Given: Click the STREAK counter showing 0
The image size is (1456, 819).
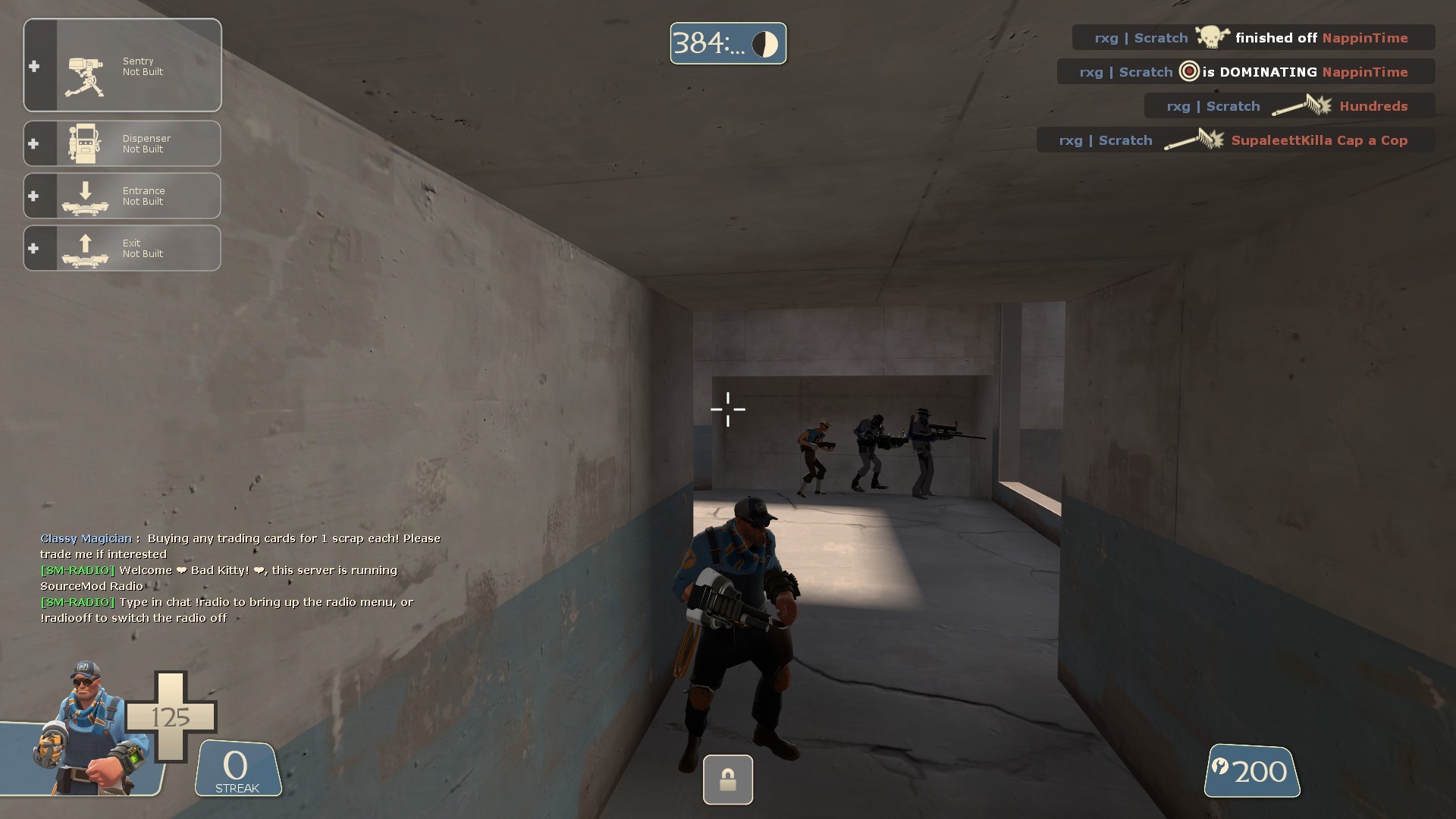Looking at the screenshot, I should click(x=235, y=767).
